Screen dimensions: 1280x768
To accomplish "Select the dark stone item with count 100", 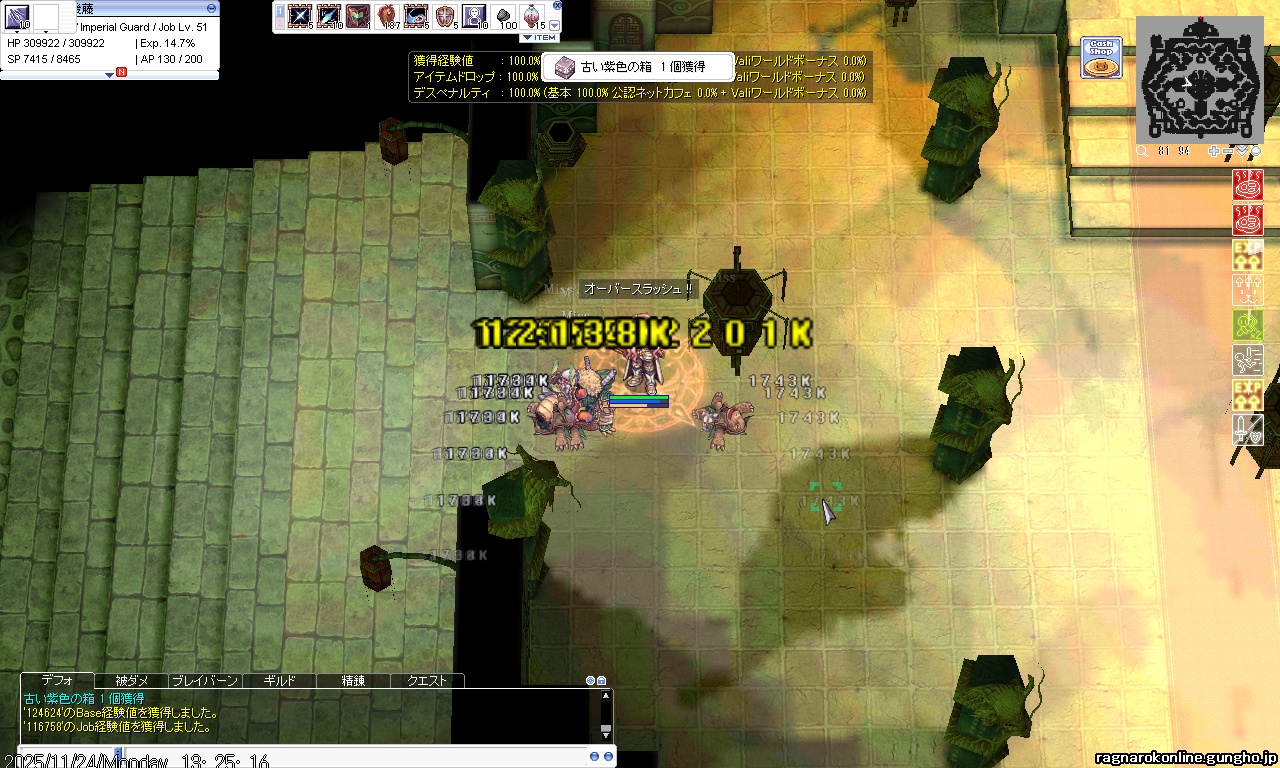I will pyautogui.click(x=504, y=16).
